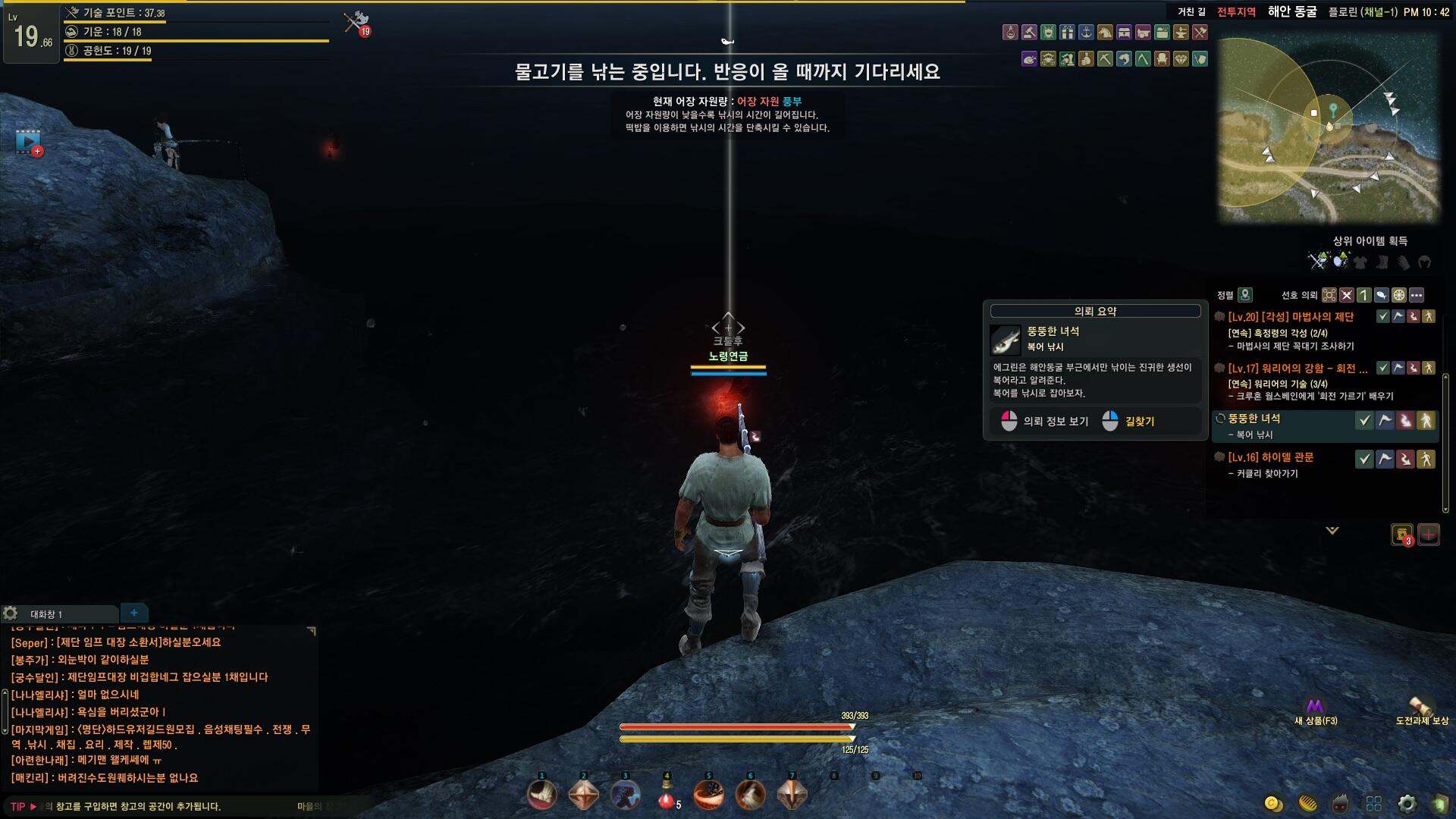The width and height of the screenshot is (1456, 819).
Task: Open the gold coin shop icon
Action: [x=1273, y=804]
